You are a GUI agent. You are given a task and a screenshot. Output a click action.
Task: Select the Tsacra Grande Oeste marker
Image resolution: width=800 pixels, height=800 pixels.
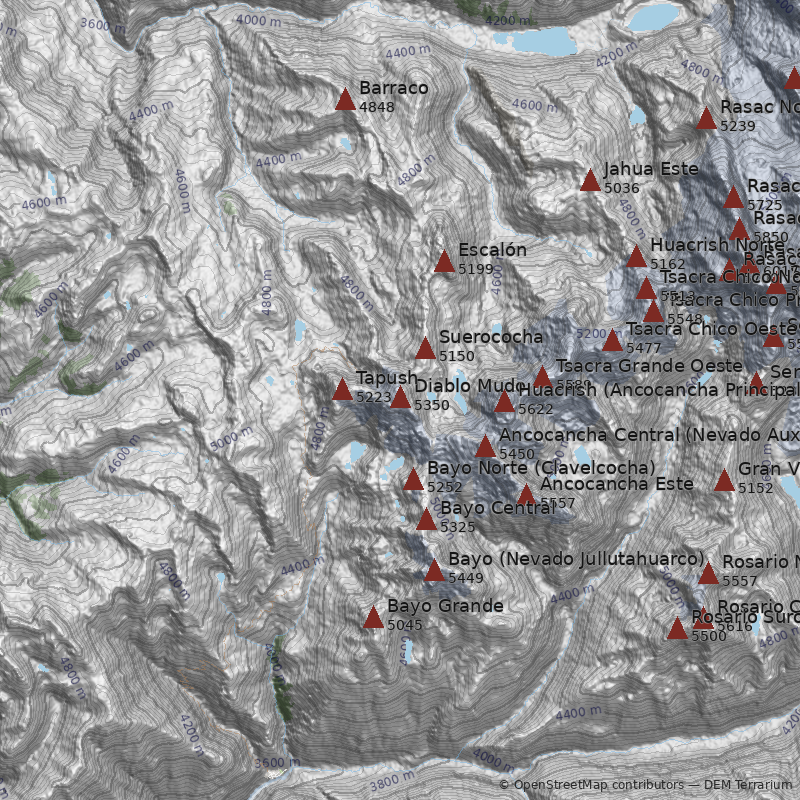tap(542, 378)
